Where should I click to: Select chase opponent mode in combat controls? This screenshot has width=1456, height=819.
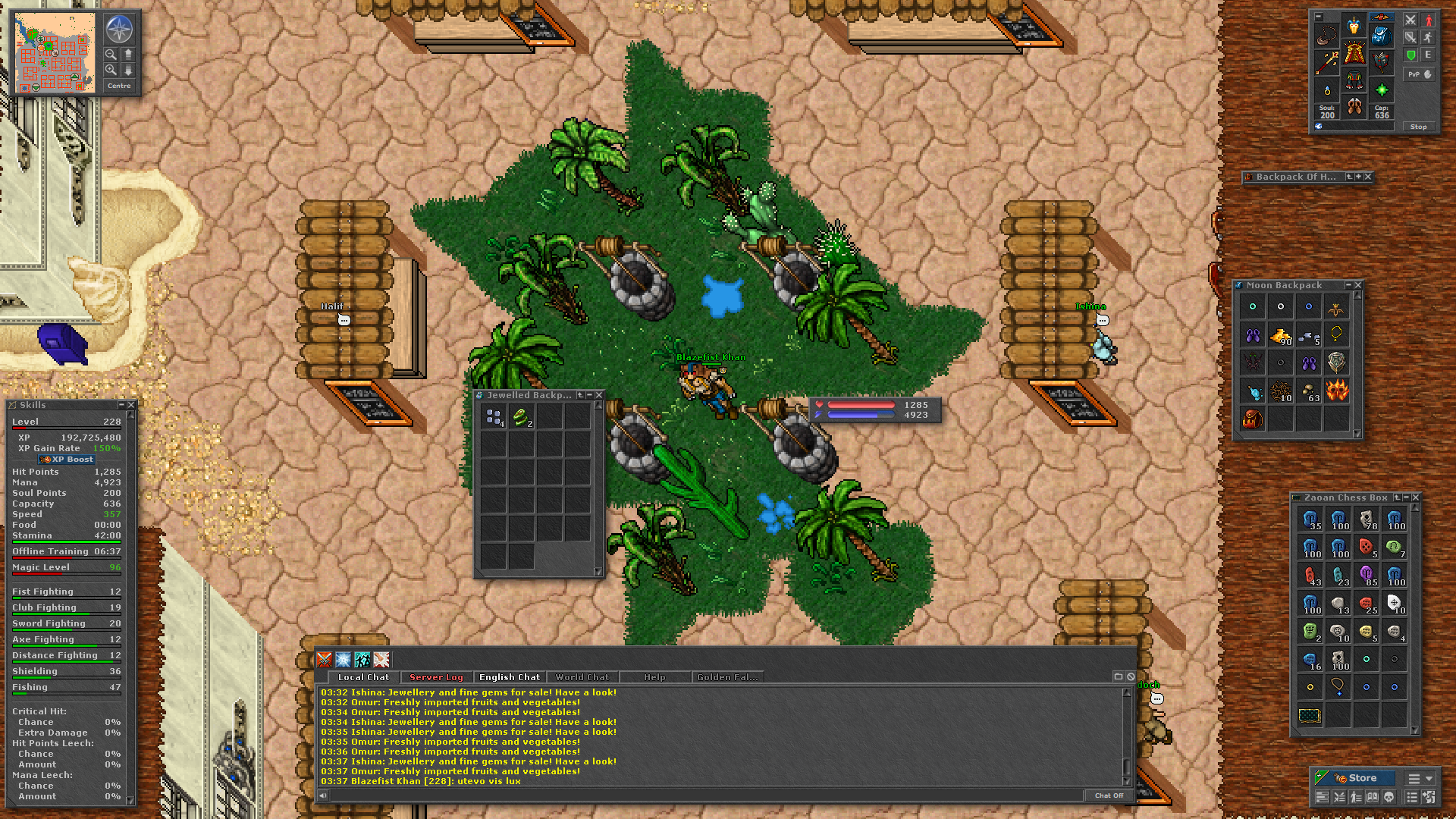click(1428, 37)
